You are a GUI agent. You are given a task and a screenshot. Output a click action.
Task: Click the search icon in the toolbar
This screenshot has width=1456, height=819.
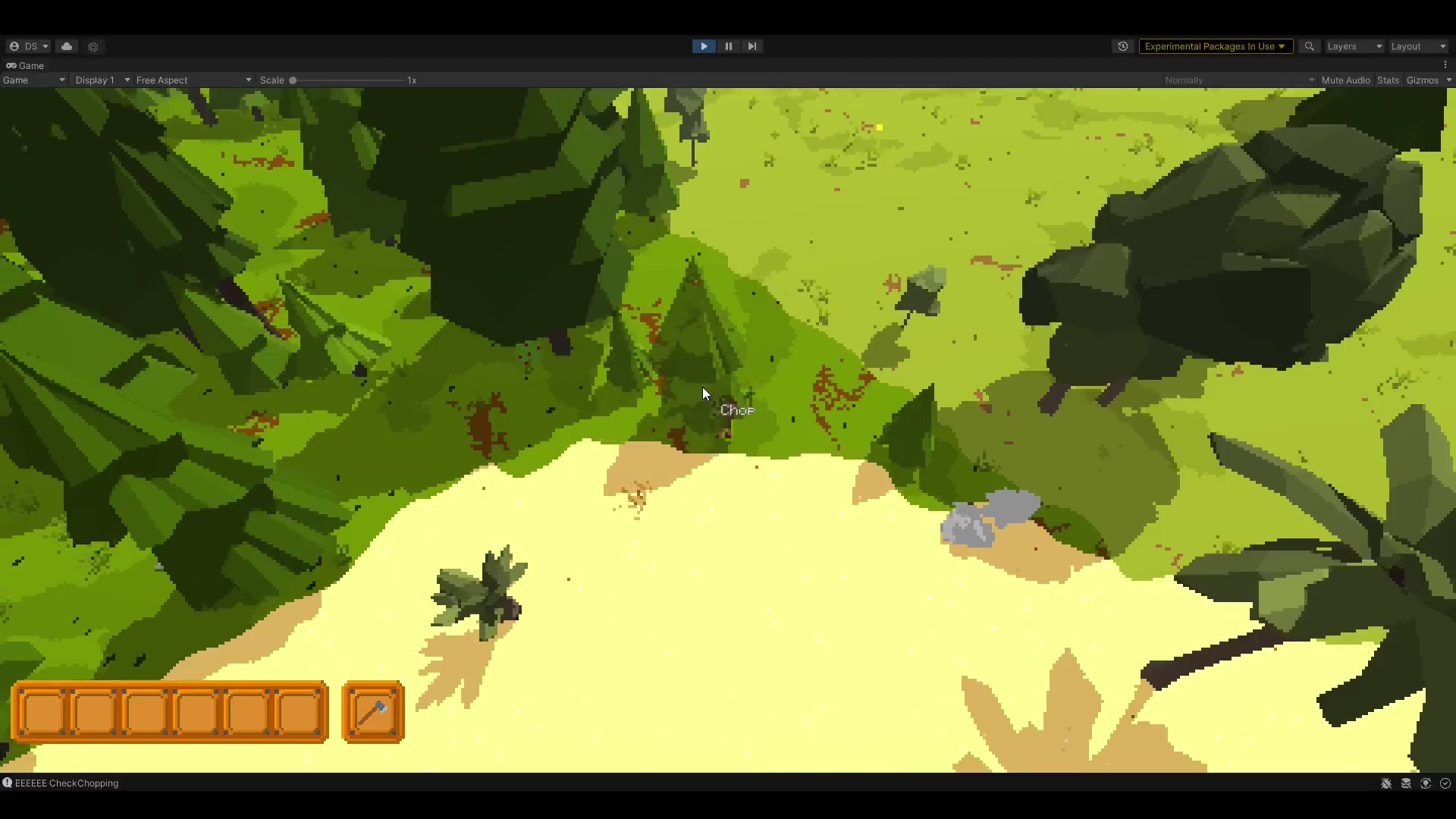point(1309,46)
